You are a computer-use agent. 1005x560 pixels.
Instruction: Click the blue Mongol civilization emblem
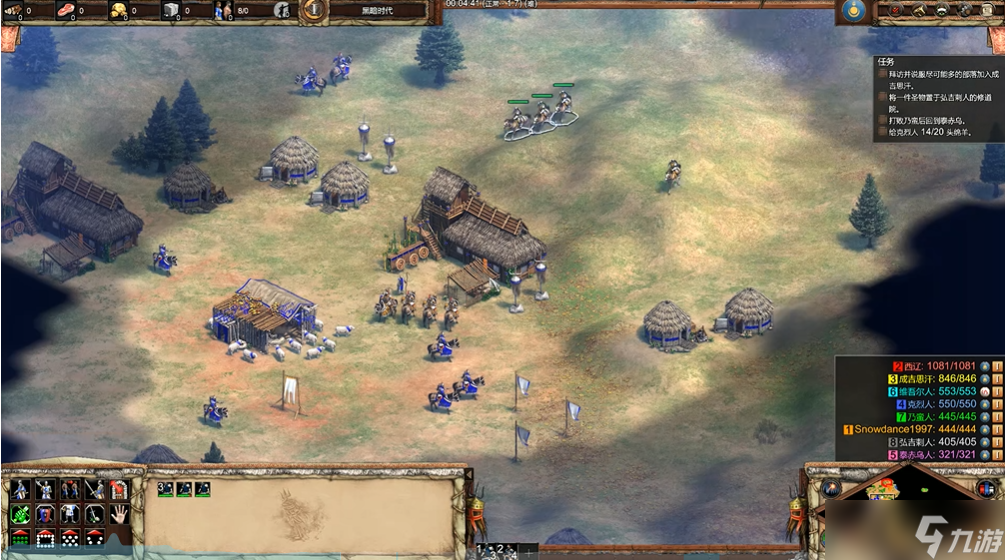point(852,11)
